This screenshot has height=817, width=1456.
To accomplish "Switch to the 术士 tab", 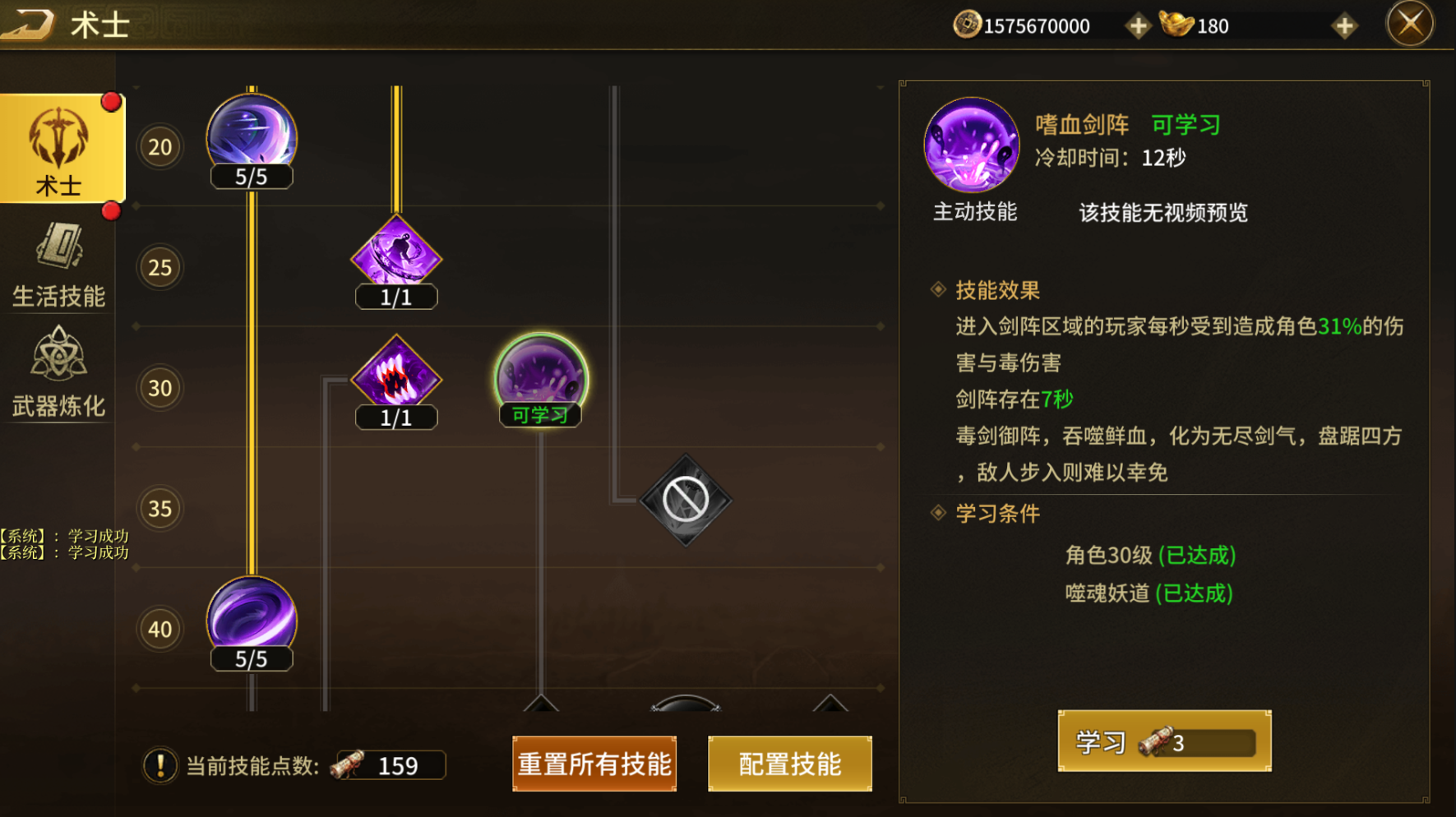I will click(61, 150).
